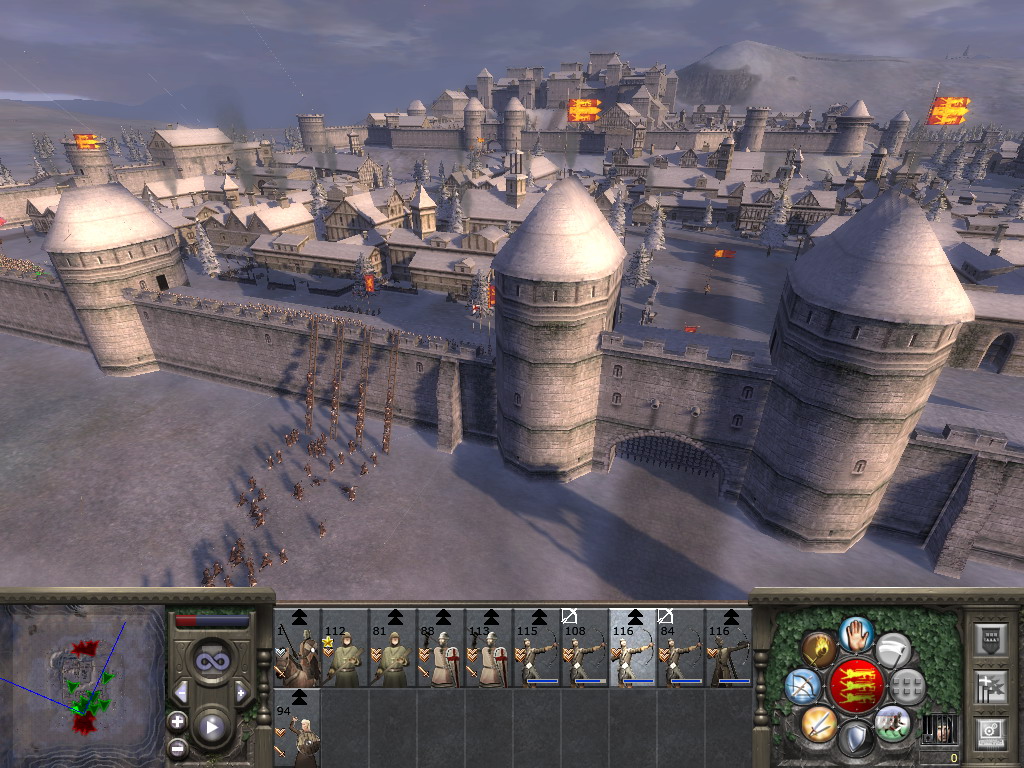Image resolution: width=1024 pixels, height=768 pixels.
Task: Pick the 115-man archer unit card
Action: 537,648
